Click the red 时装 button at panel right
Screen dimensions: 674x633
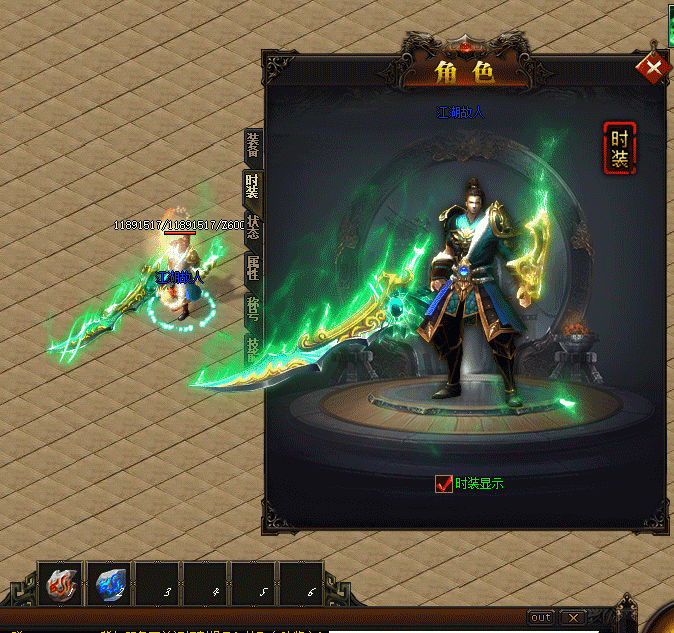coord(619,148)
